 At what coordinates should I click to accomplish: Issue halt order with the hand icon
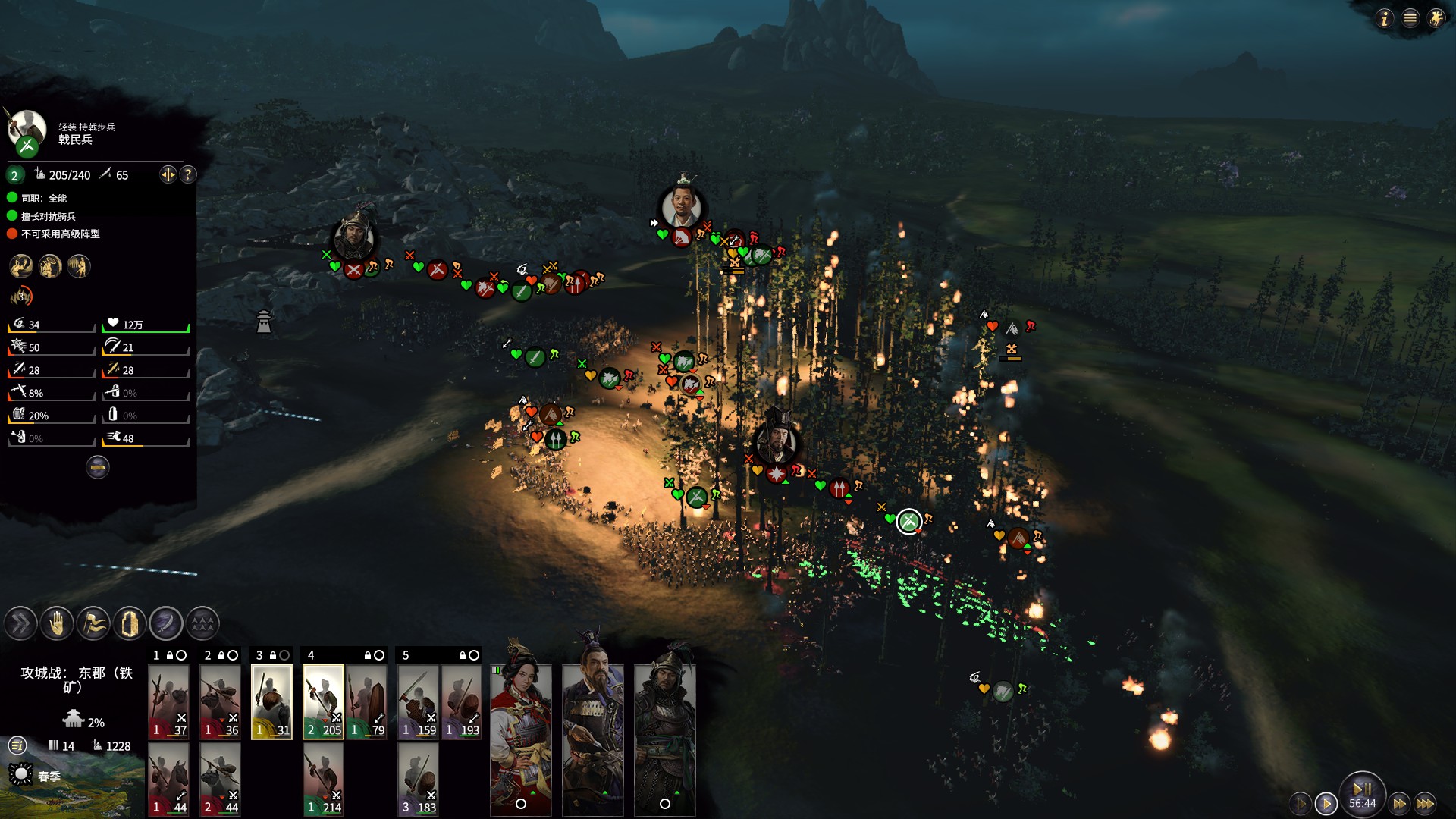[x=57, y=624]
